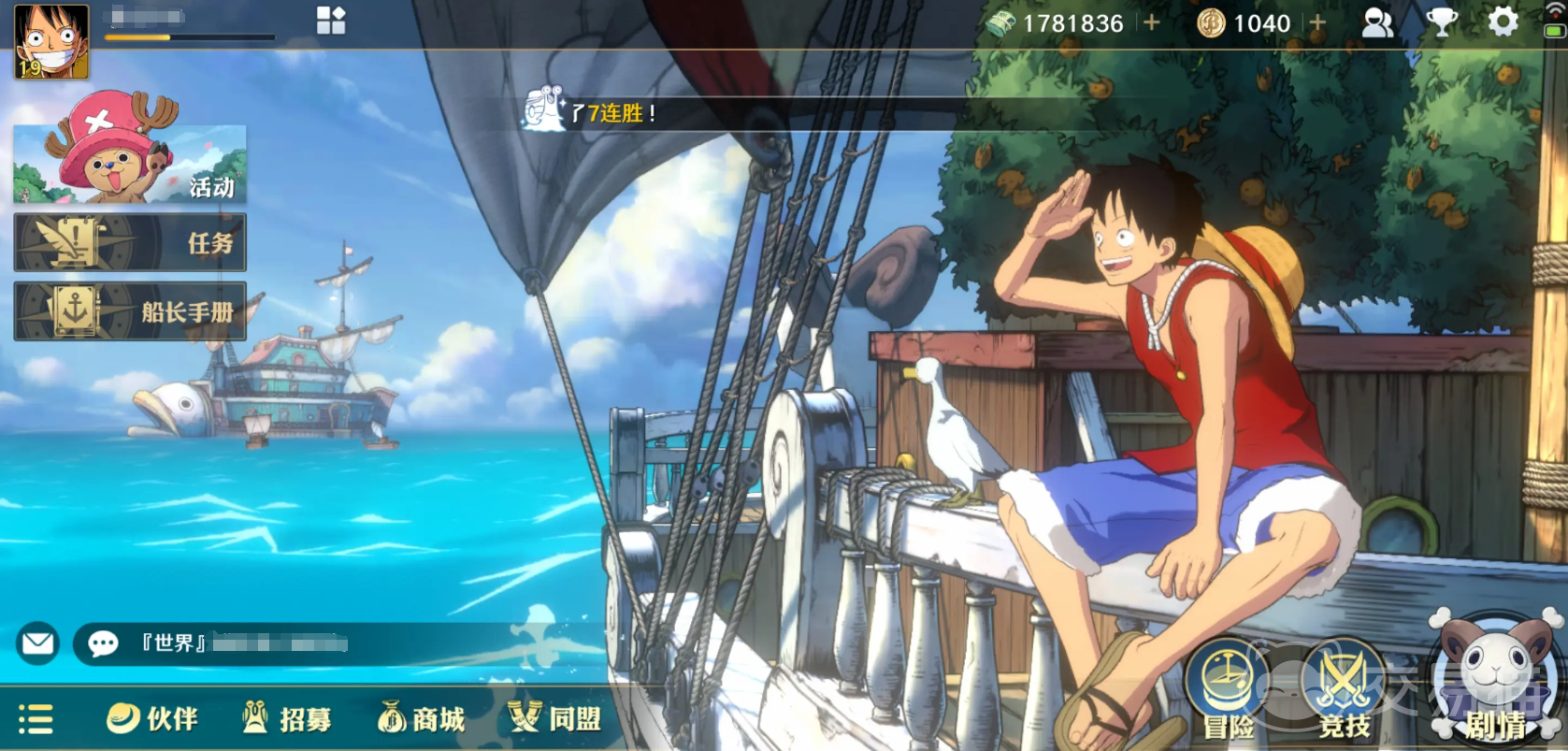Viewport: 1568px width, 751px height.
Task: Open the 同盟 alliance menu
Action: (554, 718)
